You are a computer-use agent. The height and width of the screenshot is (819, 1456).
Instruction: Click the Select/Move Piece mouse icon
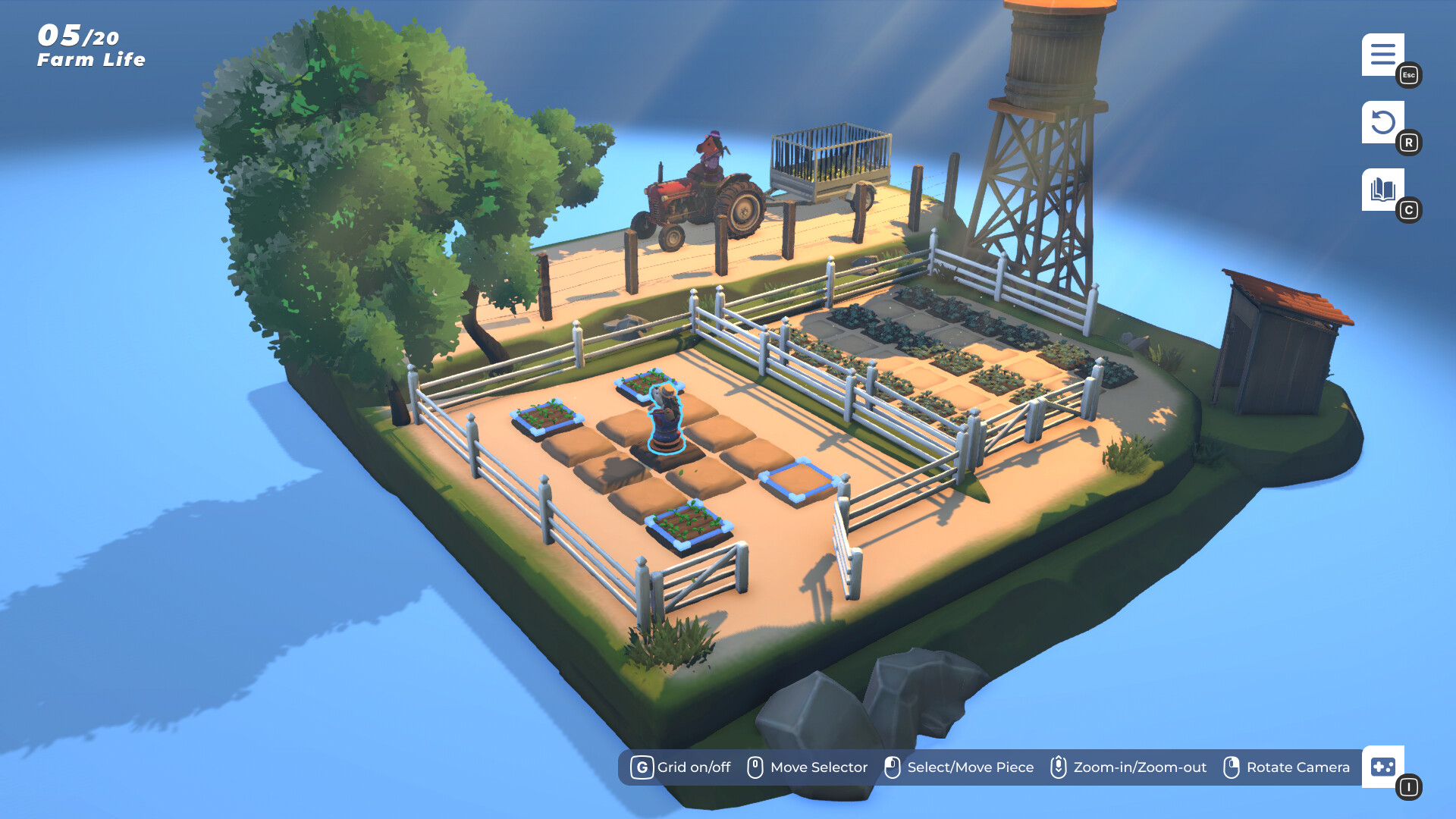[x=893, y=767]
